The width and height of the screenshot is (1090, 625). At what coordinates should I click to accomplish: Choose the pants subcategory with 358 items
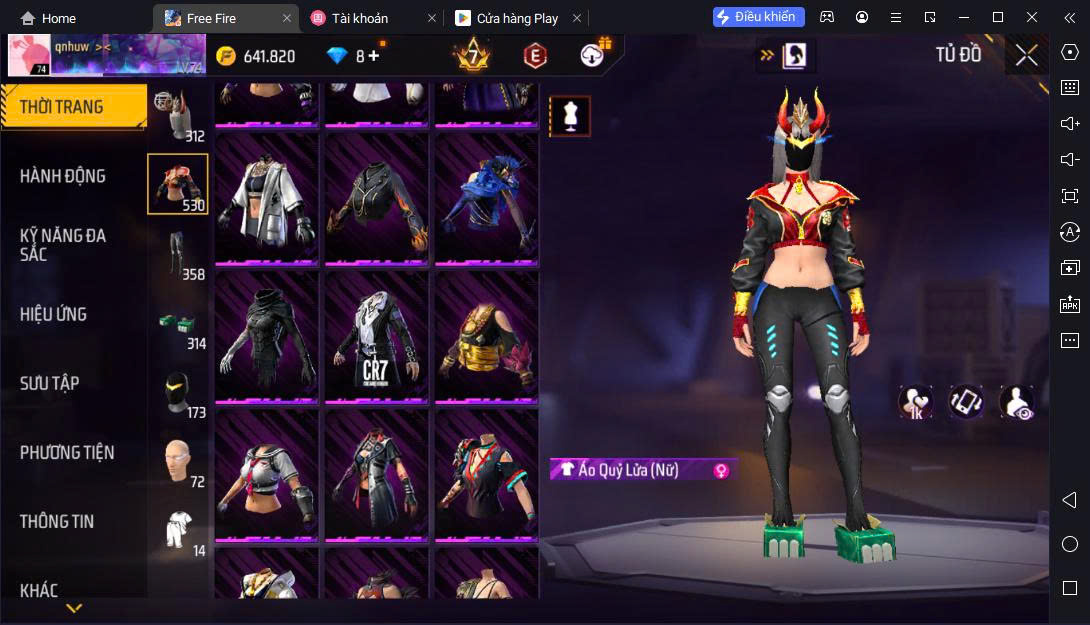[x=178, y=254]
